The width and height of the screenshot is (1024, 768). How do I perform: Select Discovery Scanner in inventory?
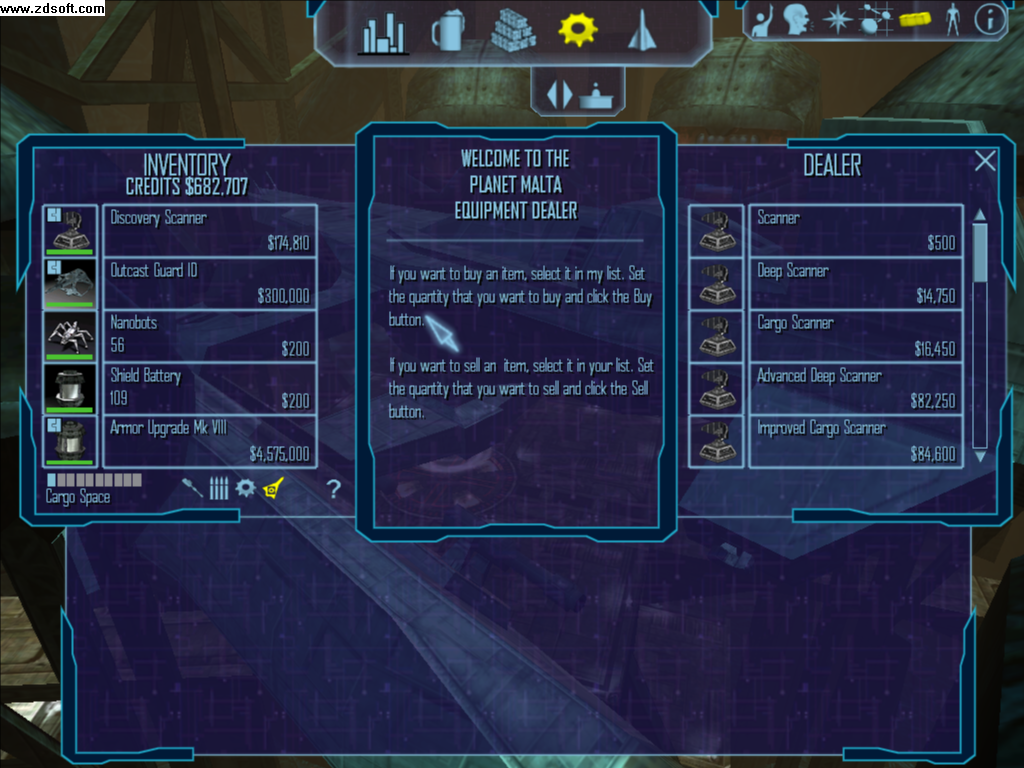coord(213,230)
